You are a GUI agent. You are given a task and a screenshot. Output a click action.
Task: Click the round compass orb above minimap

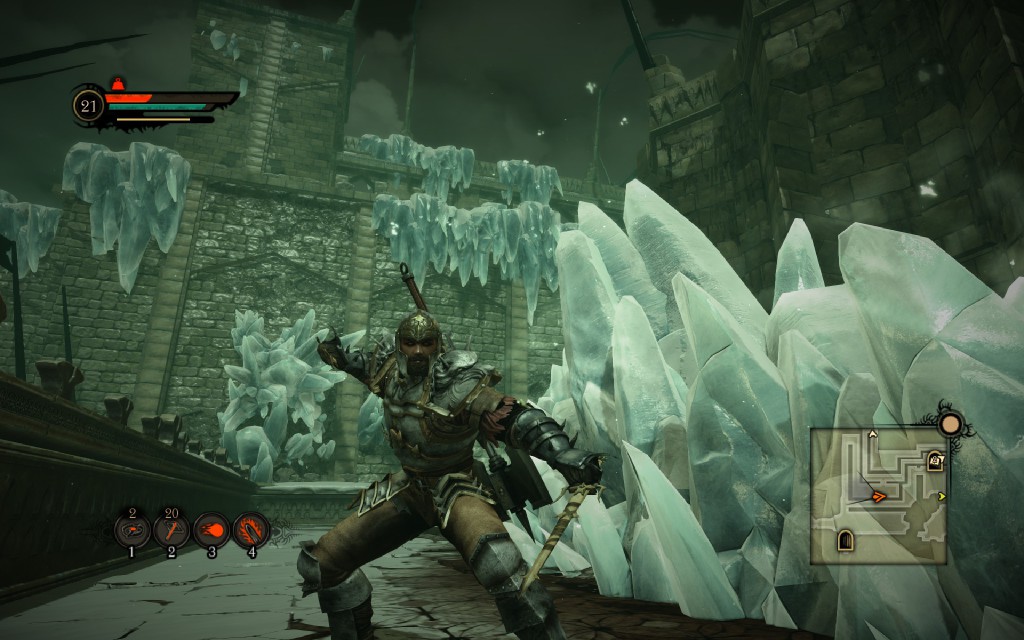pos(950,424)
